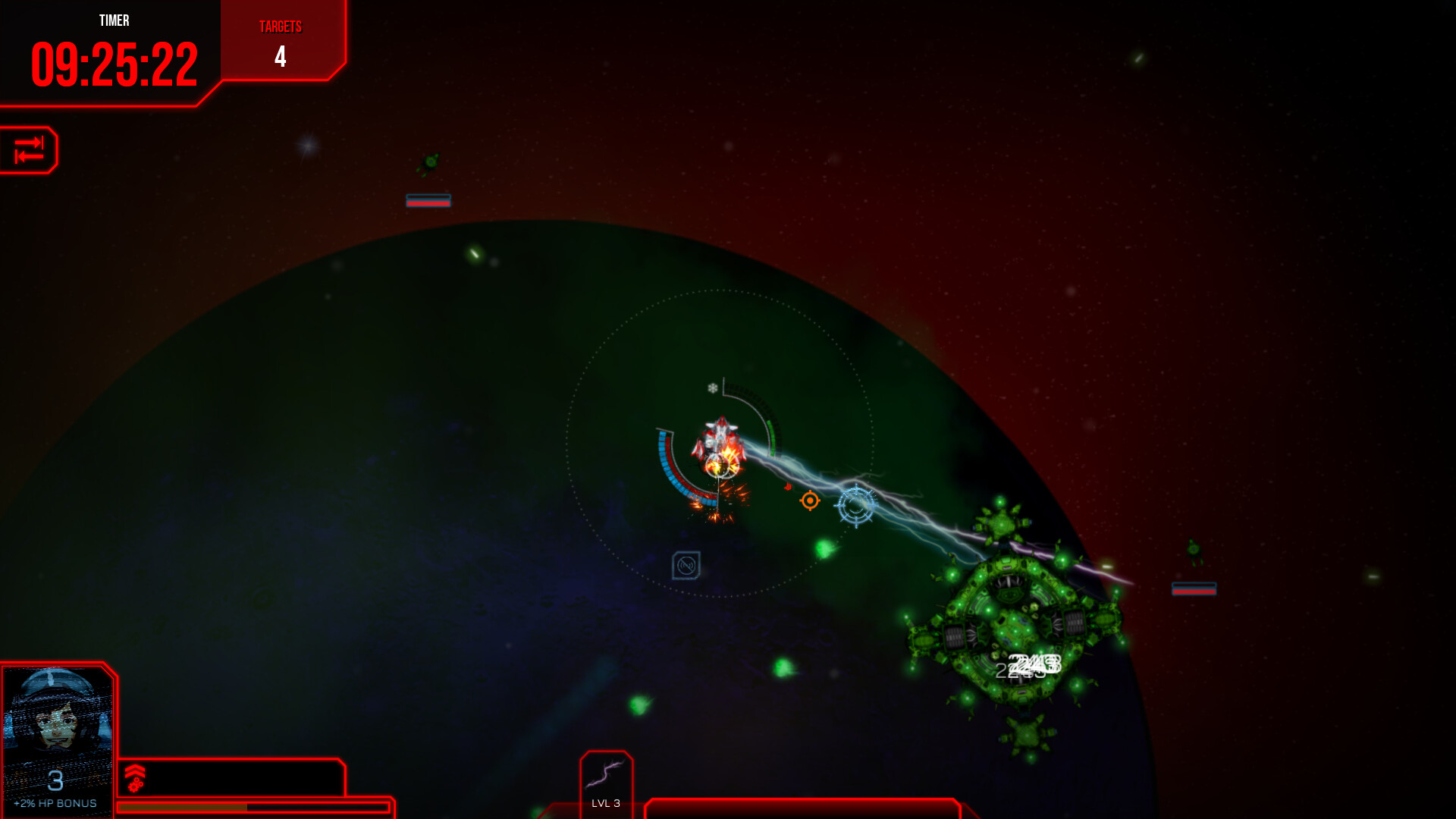Select the red rank chevrons icon
Image resolution: width=1456 pixels, height=819 pixels.
[135, 770]
